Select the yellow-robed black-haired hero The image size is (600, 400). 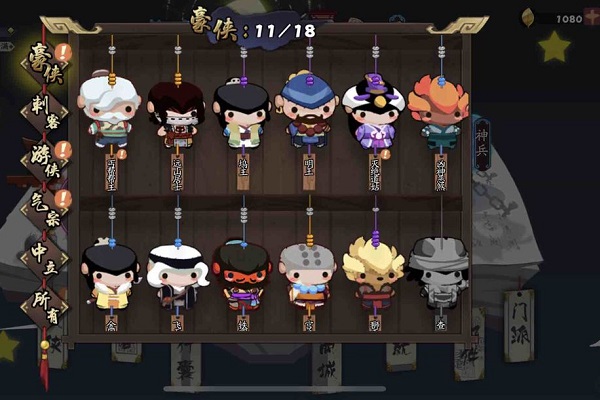(x=111, y=273)
